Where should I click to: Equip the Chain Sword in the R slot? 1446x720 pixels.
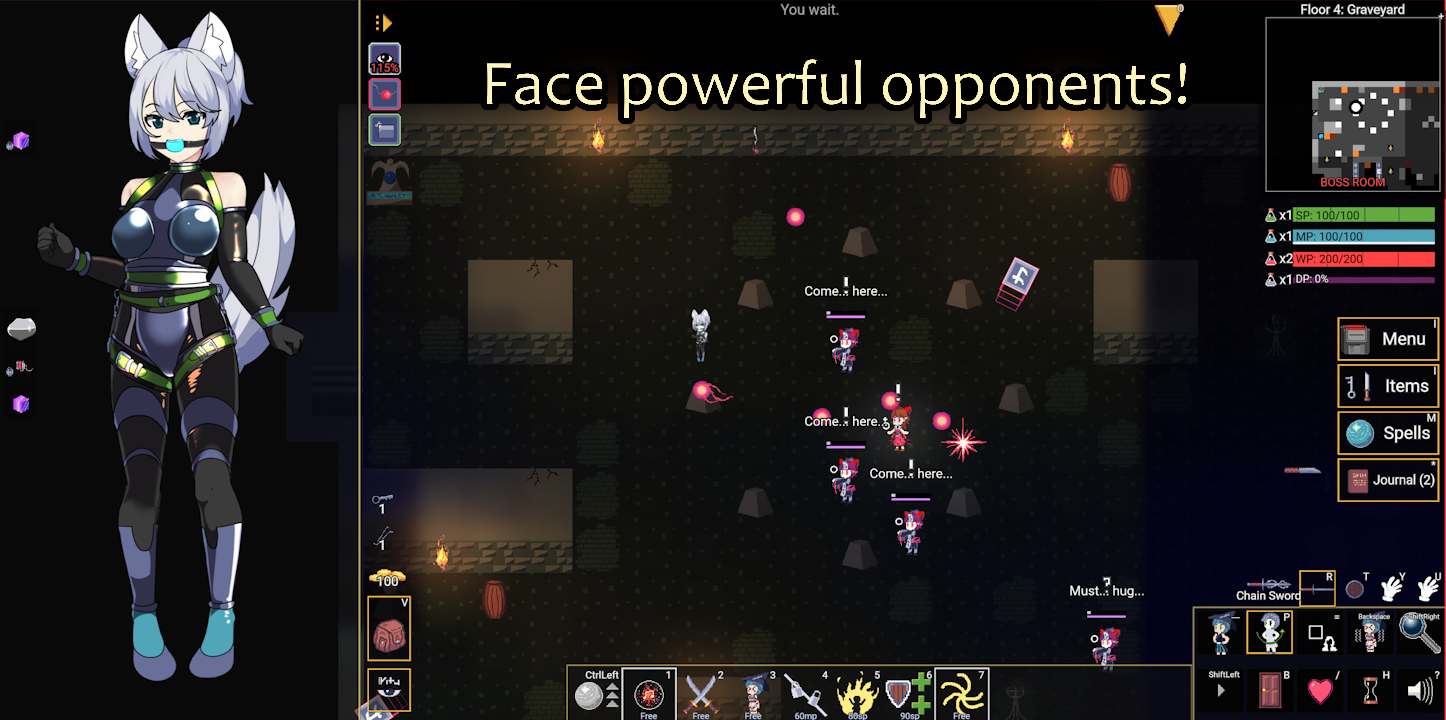pos(1317,588)
